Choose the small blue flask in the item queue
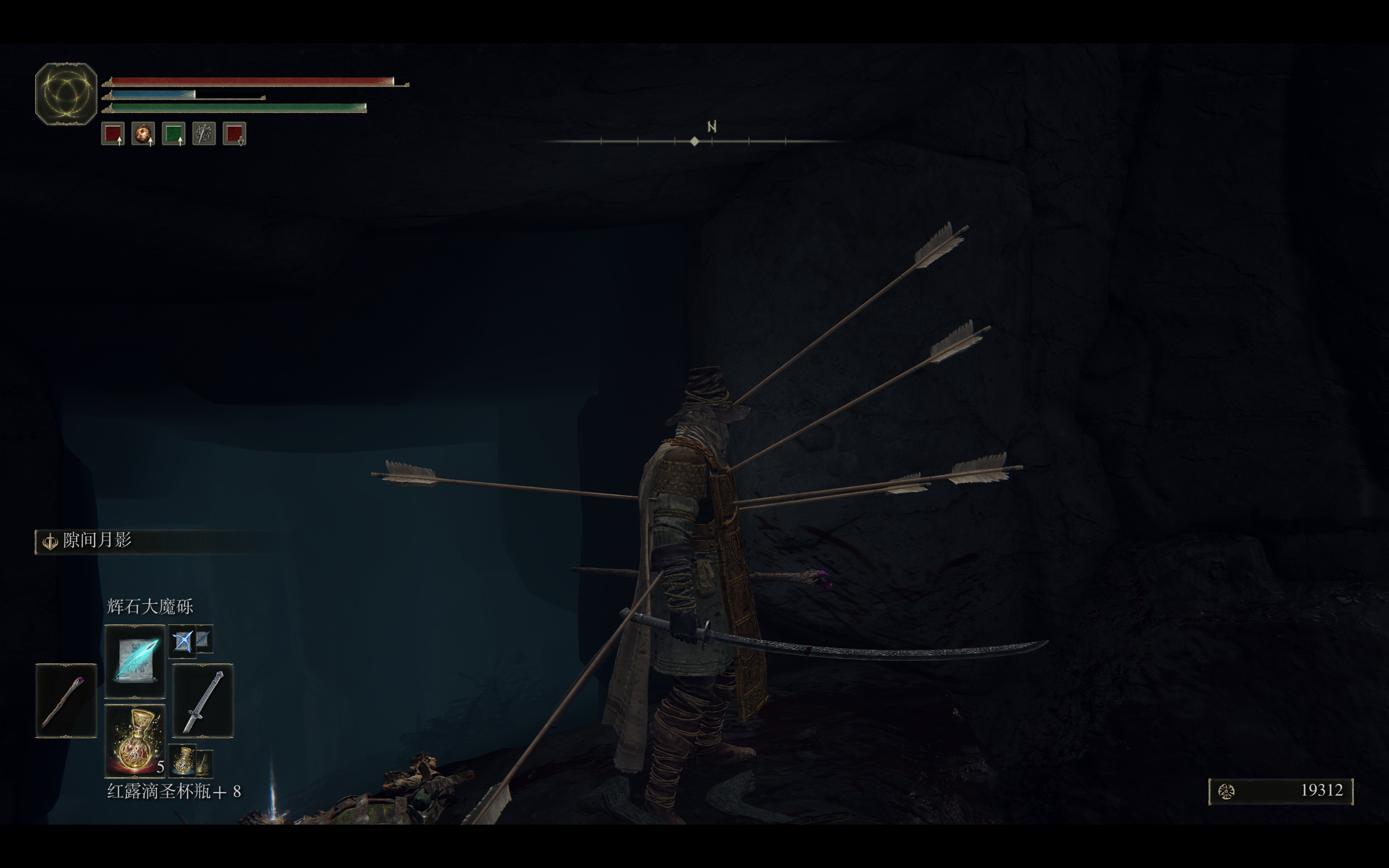Screen dimensions: 1389x868 click(183, 760)
